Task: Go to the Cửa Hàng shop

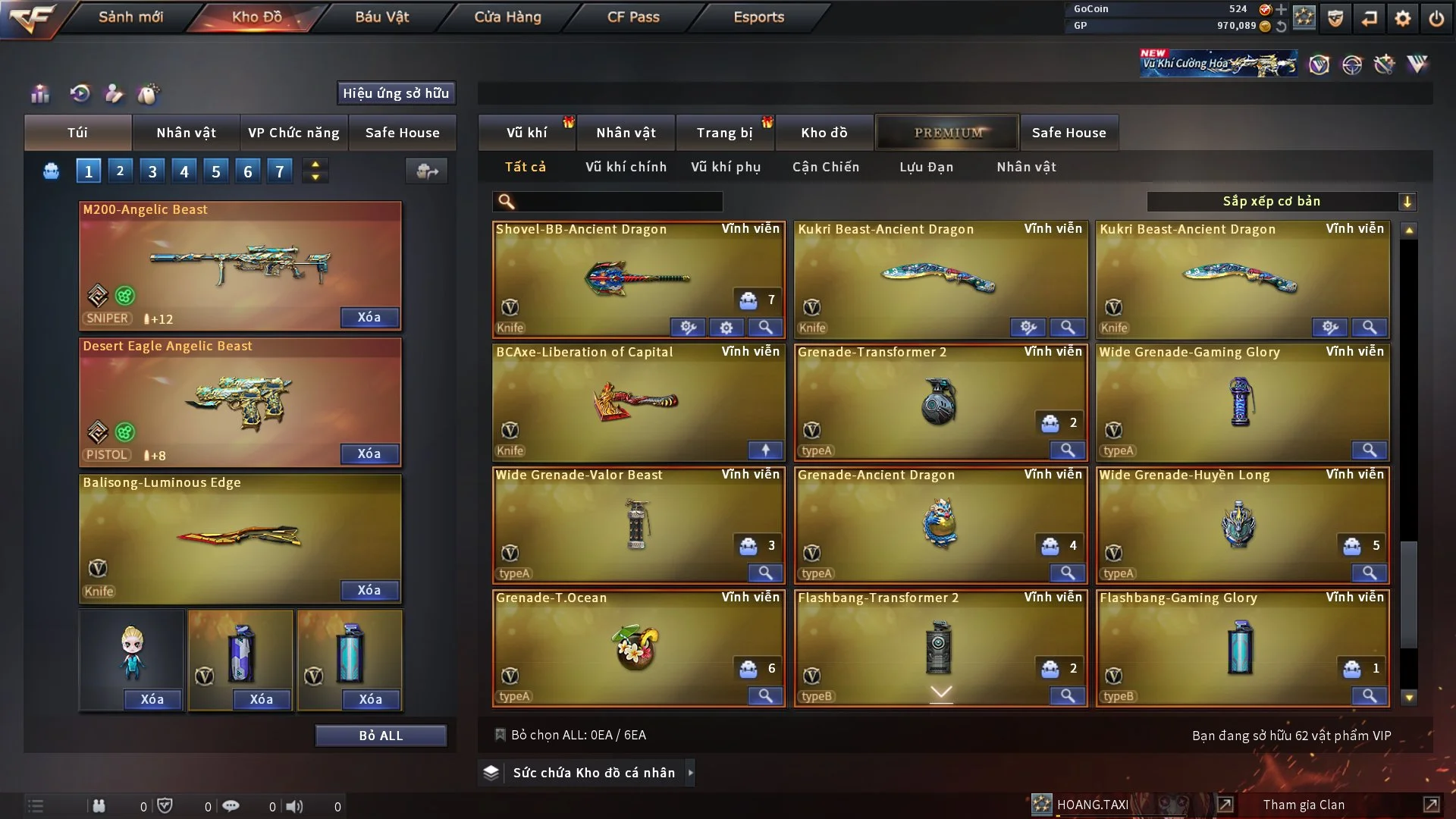Action: tap(507, 17)
